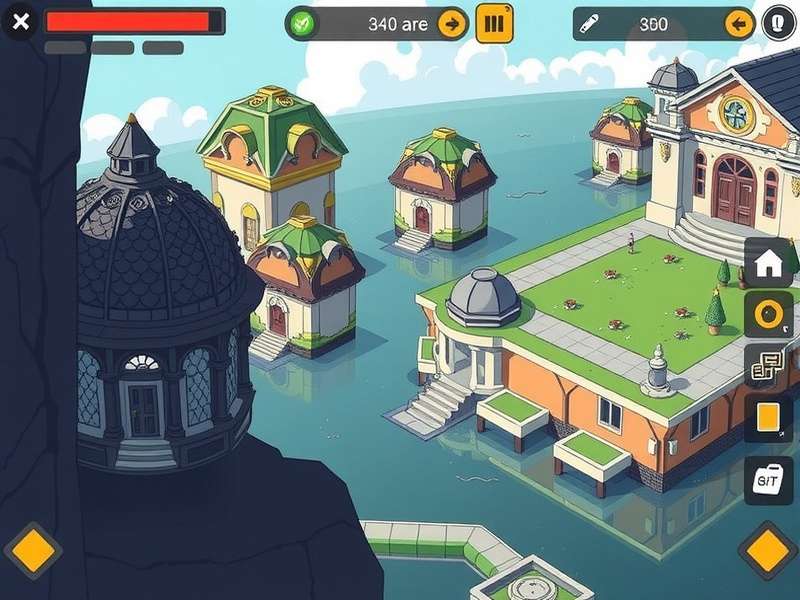
Task: Click the left arrow beside 300
Action: coord(739,24)
